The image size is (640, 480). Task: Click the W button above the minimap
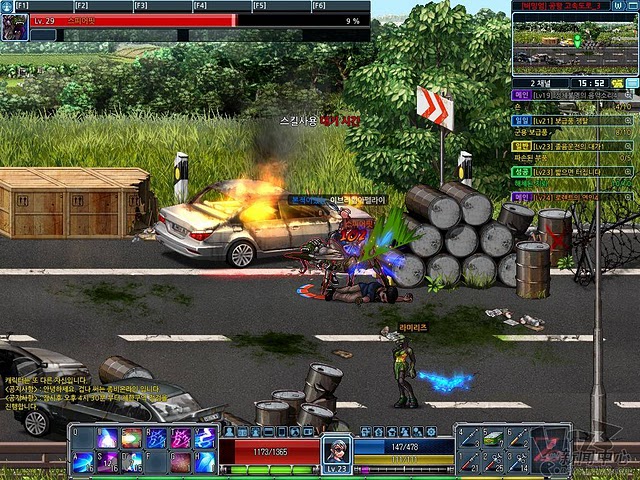(x=617, y=5)
